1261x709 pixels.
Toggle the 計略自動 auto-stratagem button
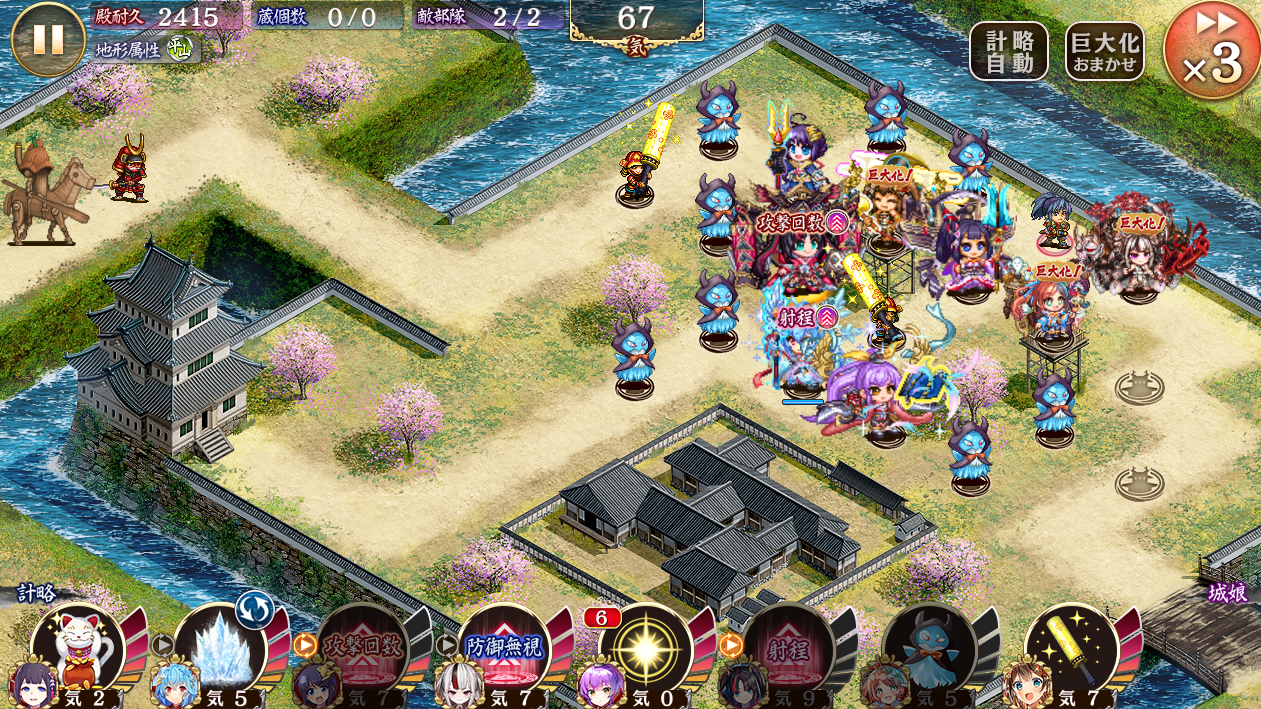tap(1008, 51)
